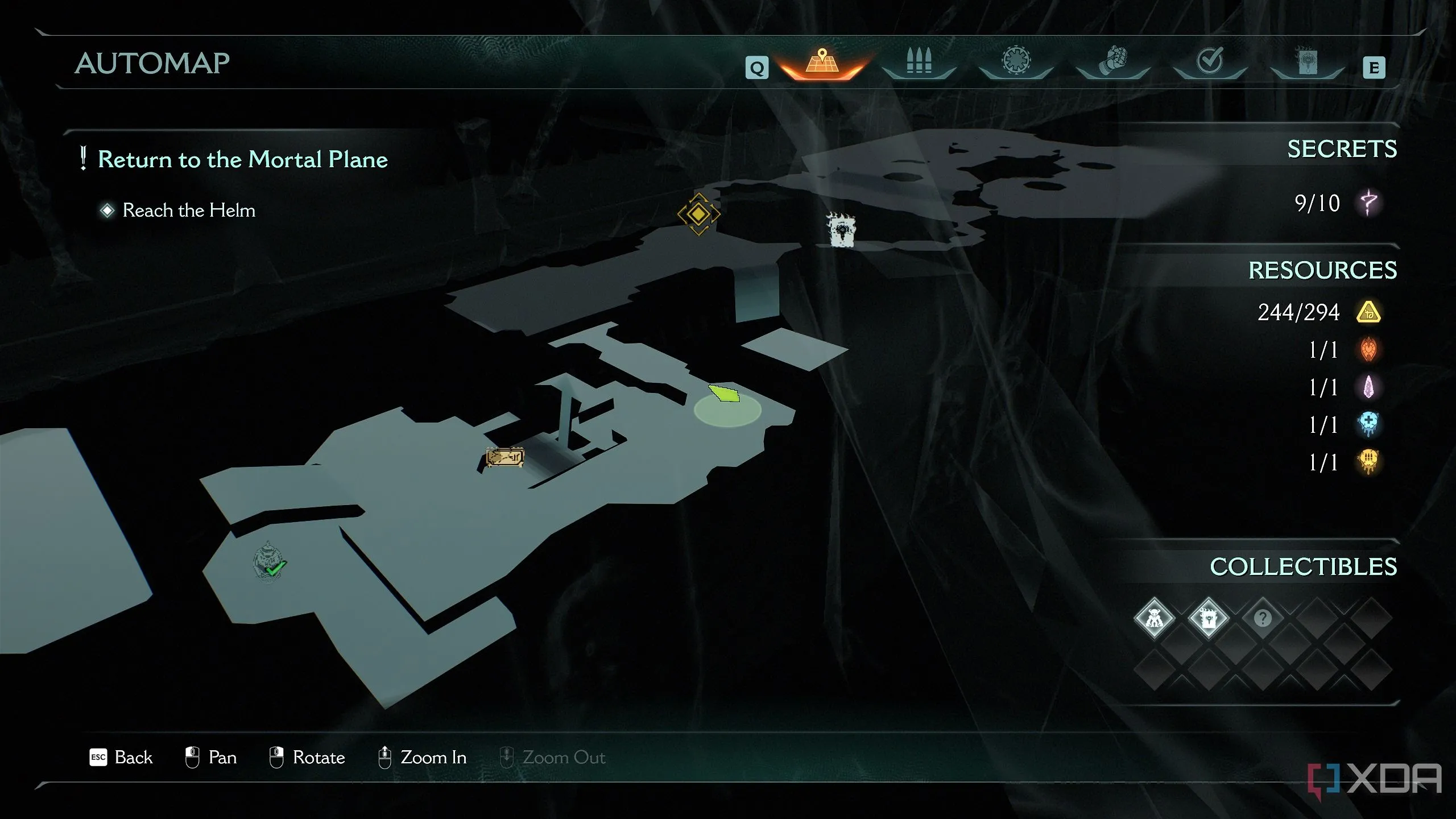Viewport: 1456px width, 819px height.
Task: Click the undiscovered question mark collectible
Action: pyautogui.click(x=1263, y=618)
